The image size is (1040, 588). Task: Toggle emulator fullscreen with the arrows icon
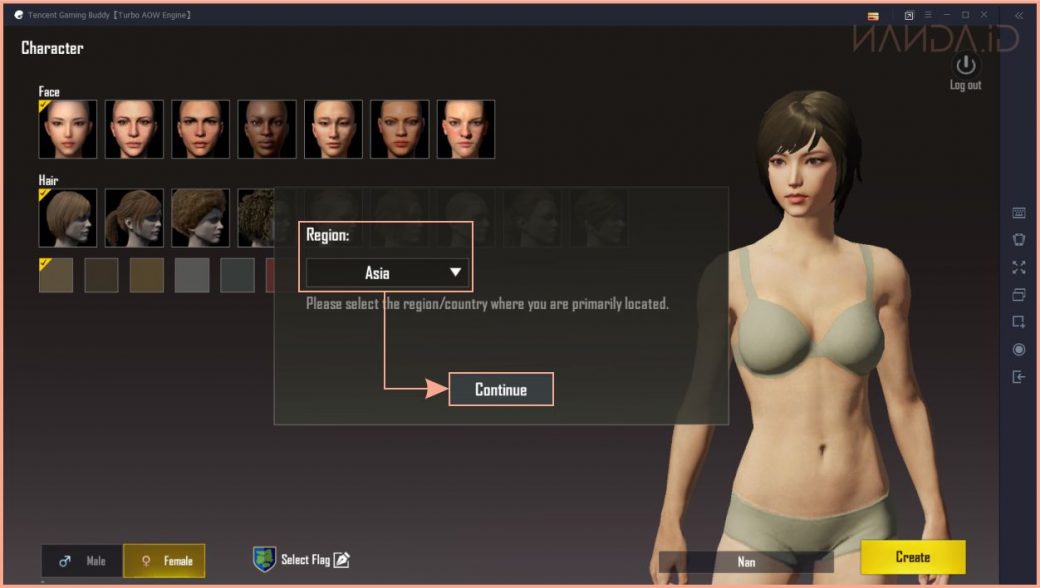(x=1019, y=267)
